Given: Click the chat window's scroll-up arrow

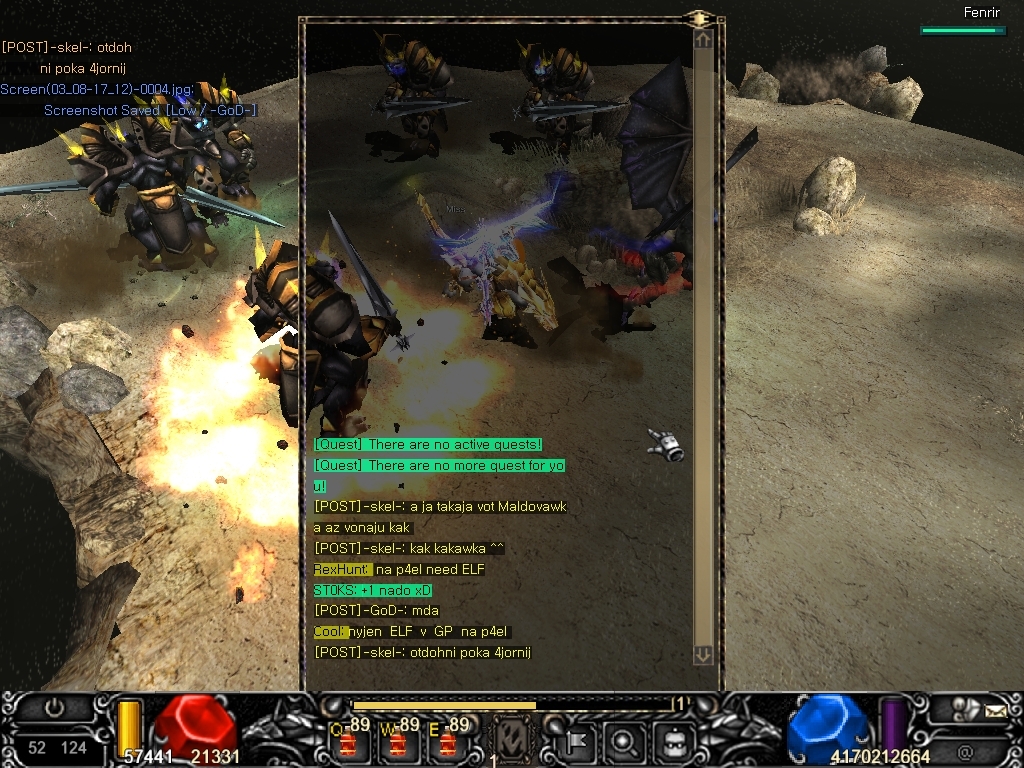Looking at the screenshot, I should coord(703,40).
